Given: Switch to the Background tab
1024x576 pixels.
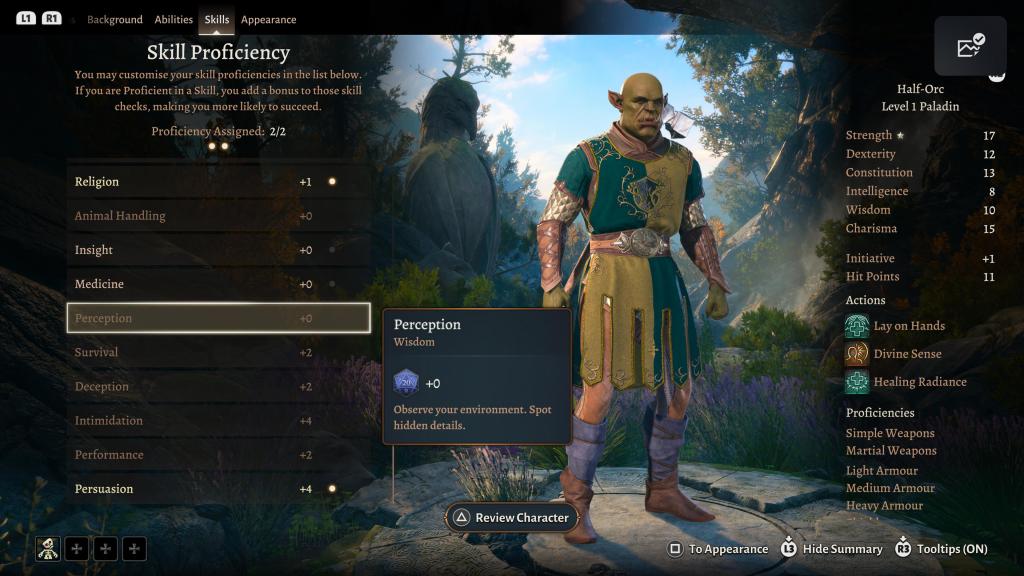Looking at the screenshot, I should (114, 20).
